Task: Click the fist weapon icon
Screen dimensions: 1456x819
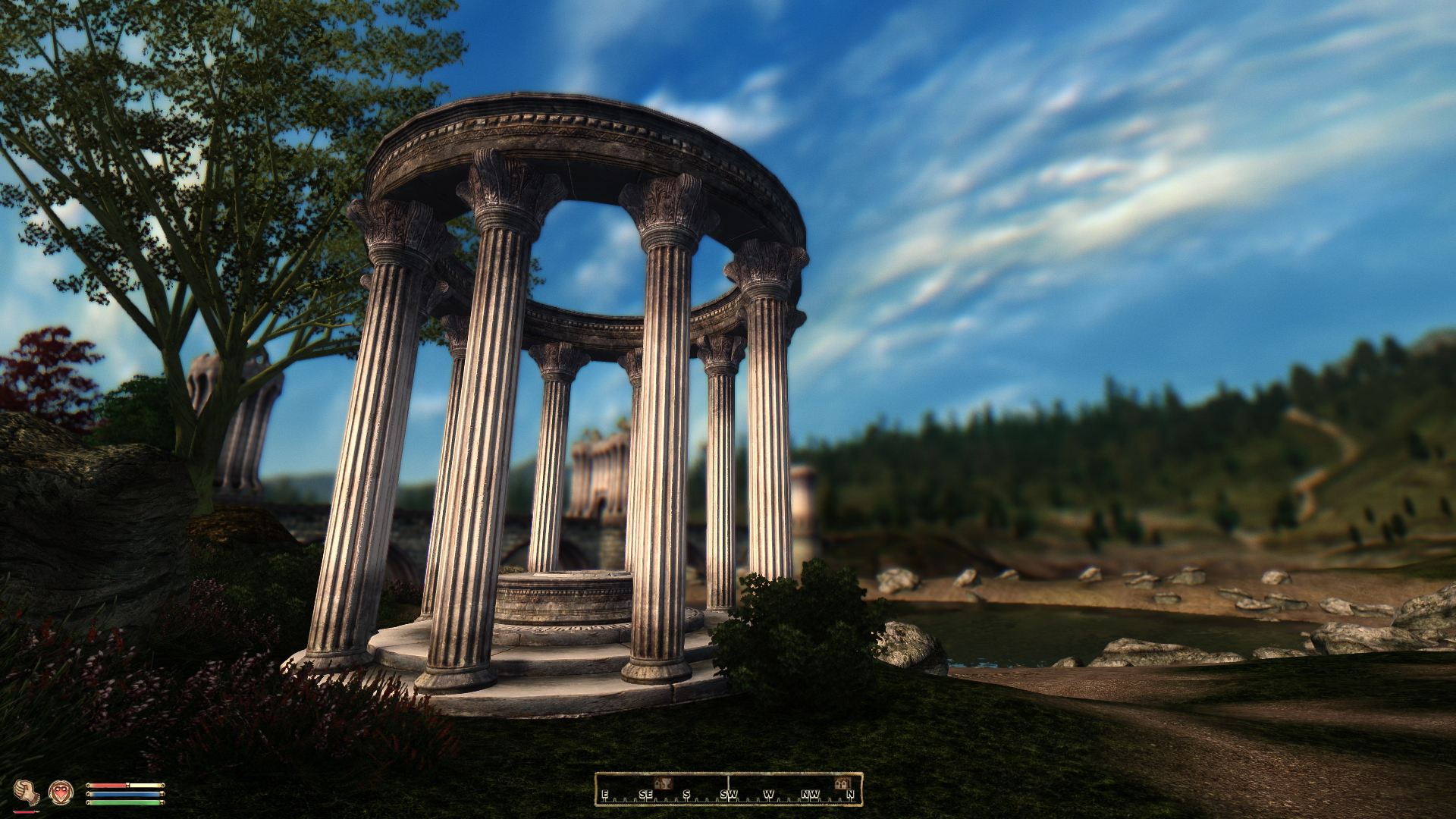Action: (27, 792)
